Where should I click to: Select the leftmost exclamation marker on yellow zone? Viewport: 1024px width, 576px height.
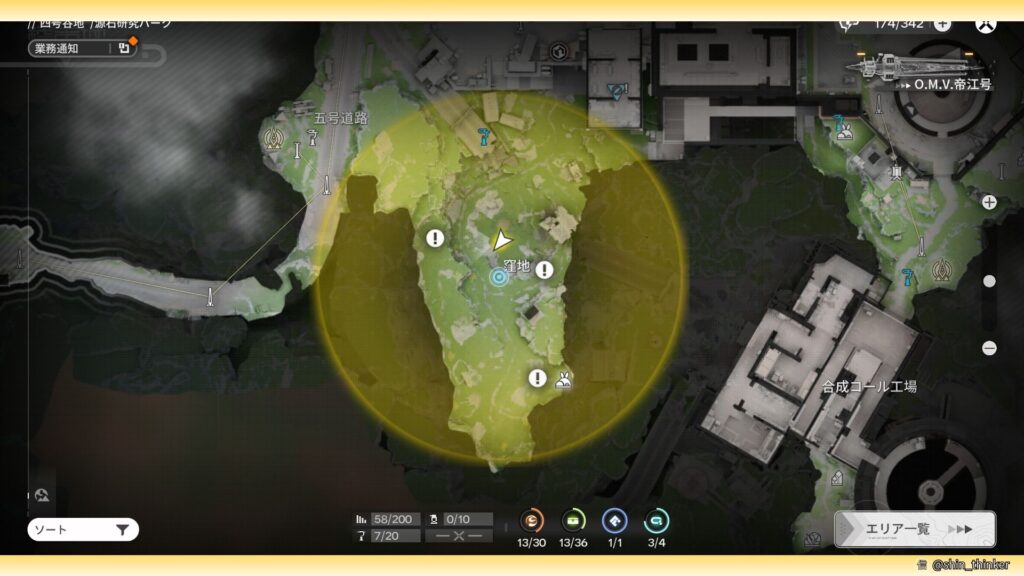[x=435, y=238]
